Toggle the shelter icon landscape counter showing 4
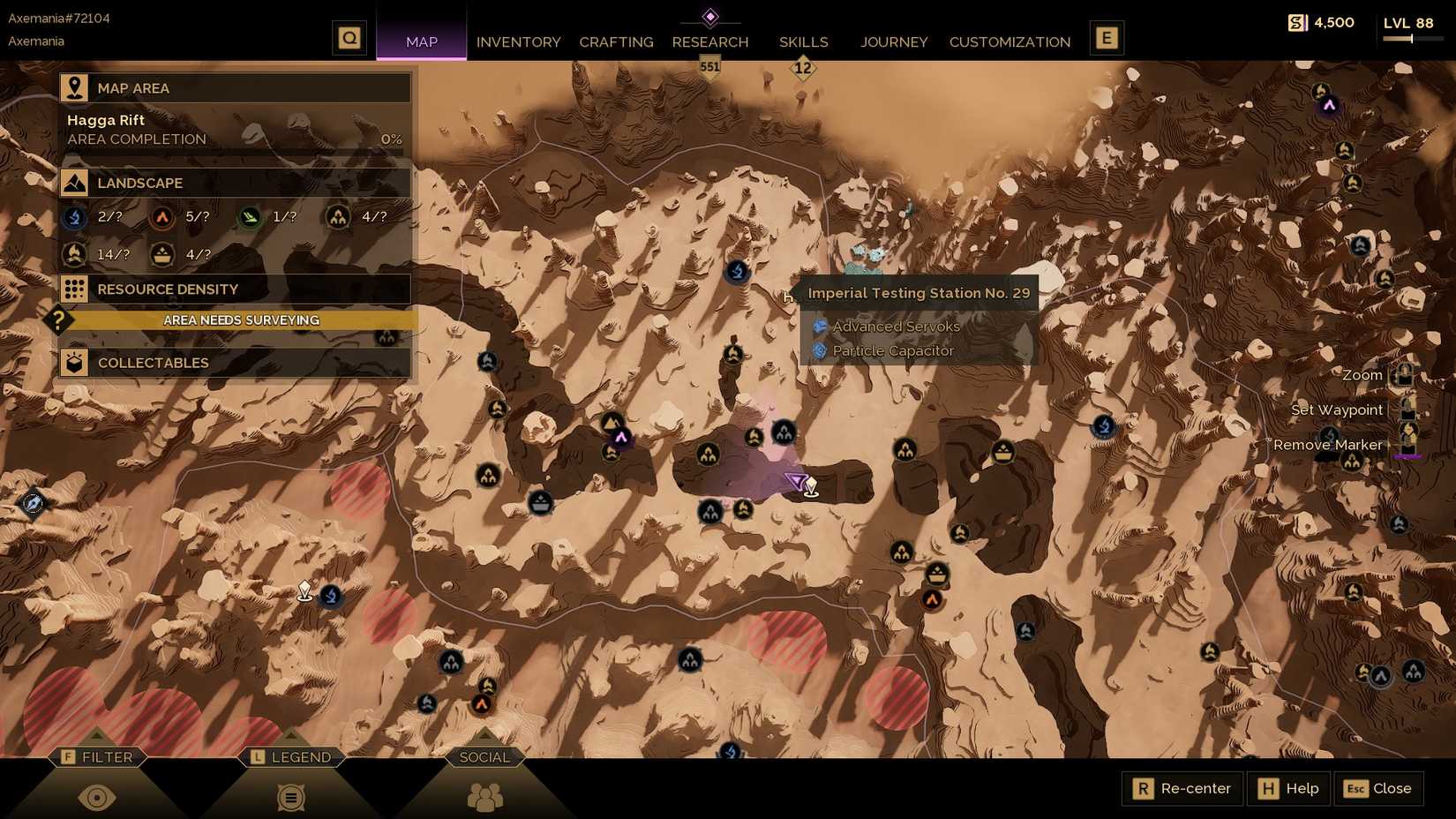This screenshot has width=1456, height=819. click(338, 217)
